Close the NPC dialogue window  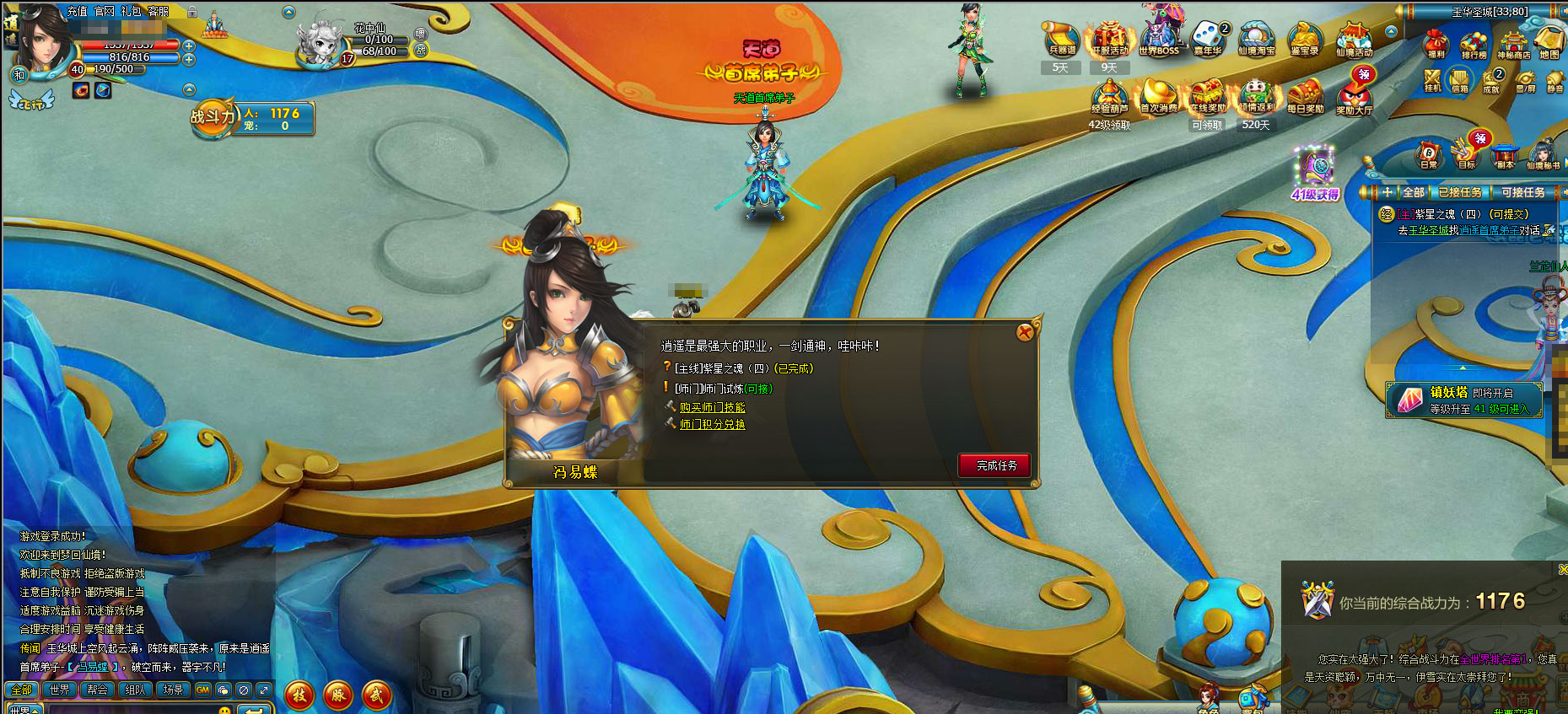tap(1025, 332)
